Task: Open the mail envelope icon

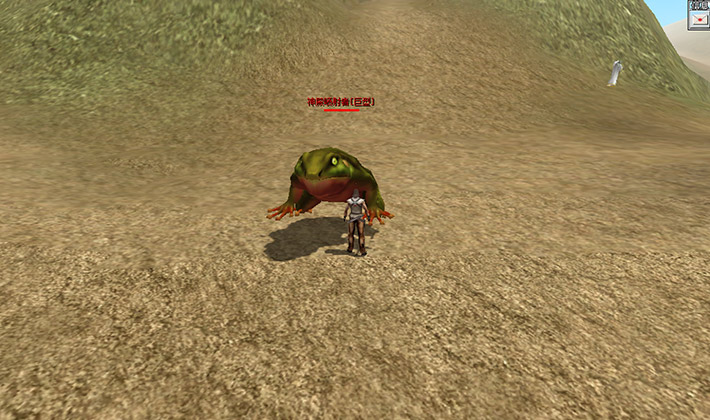Action: (699, 19)
